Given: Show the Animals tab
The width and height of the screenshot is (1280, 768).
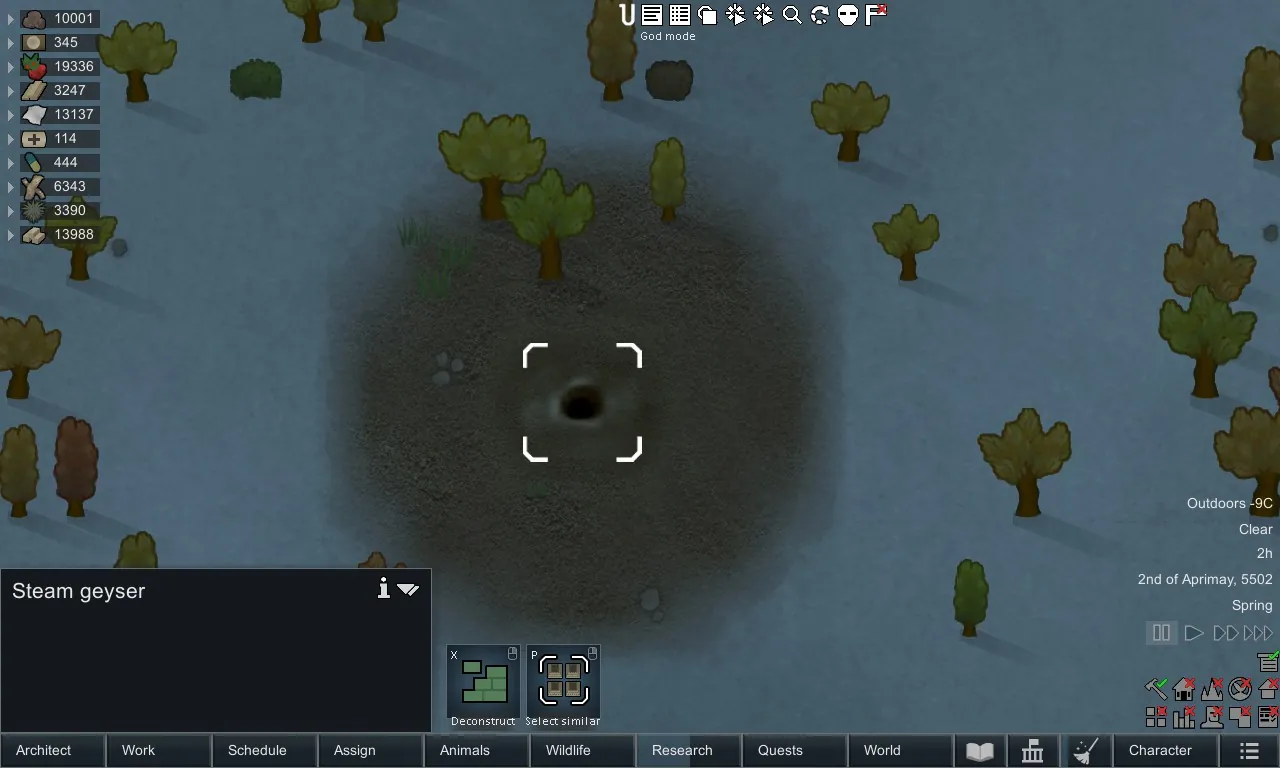Looking at the screenshot, I should pos(476,750).
